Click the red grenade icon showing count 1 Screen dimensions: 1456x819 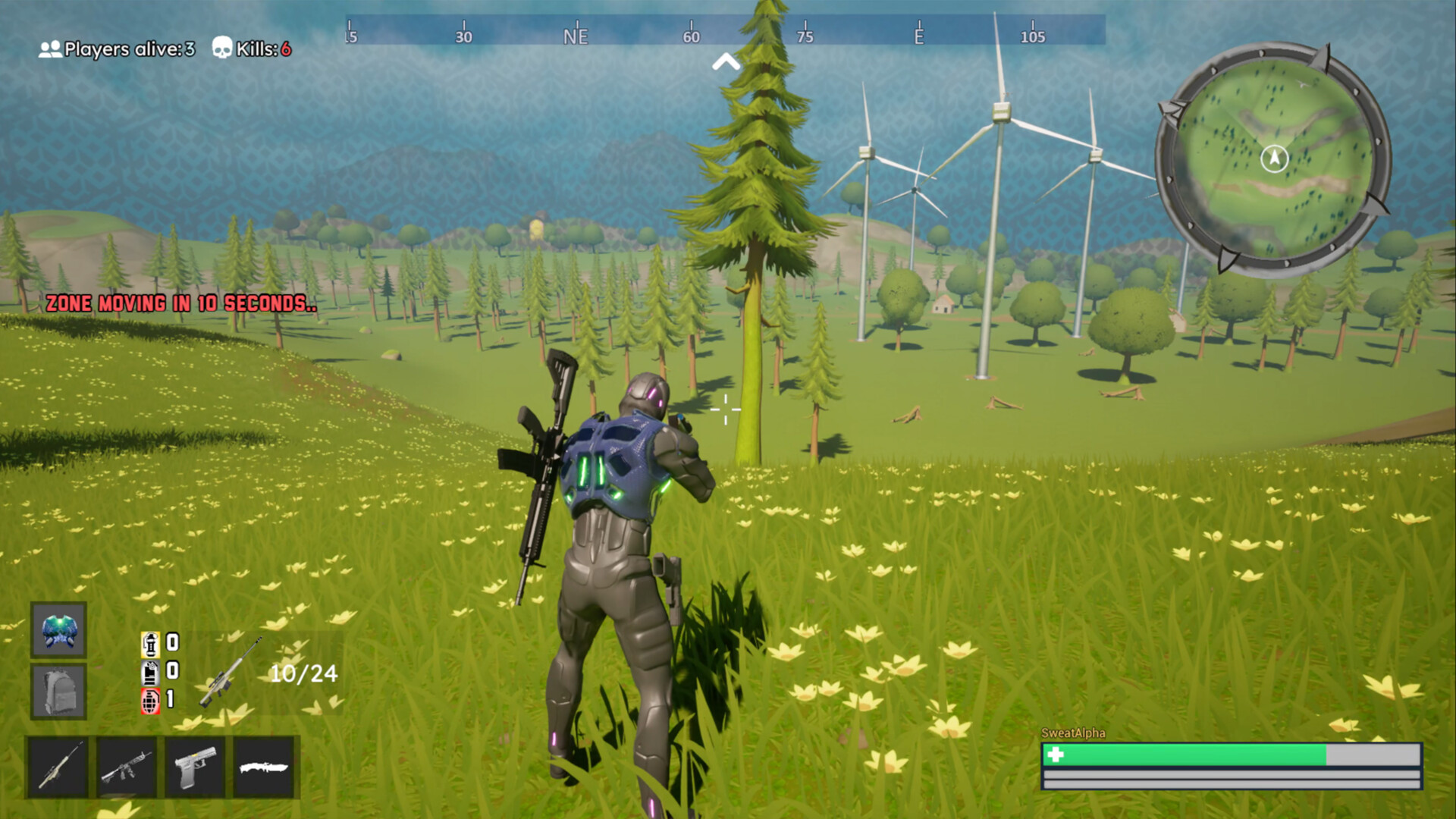pos(150,699)
